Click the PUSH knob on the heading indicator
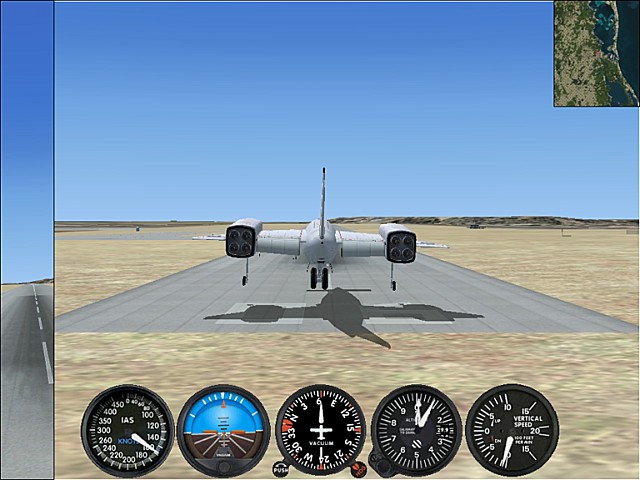This screenshot has height=480, width=640. [280, 468]
